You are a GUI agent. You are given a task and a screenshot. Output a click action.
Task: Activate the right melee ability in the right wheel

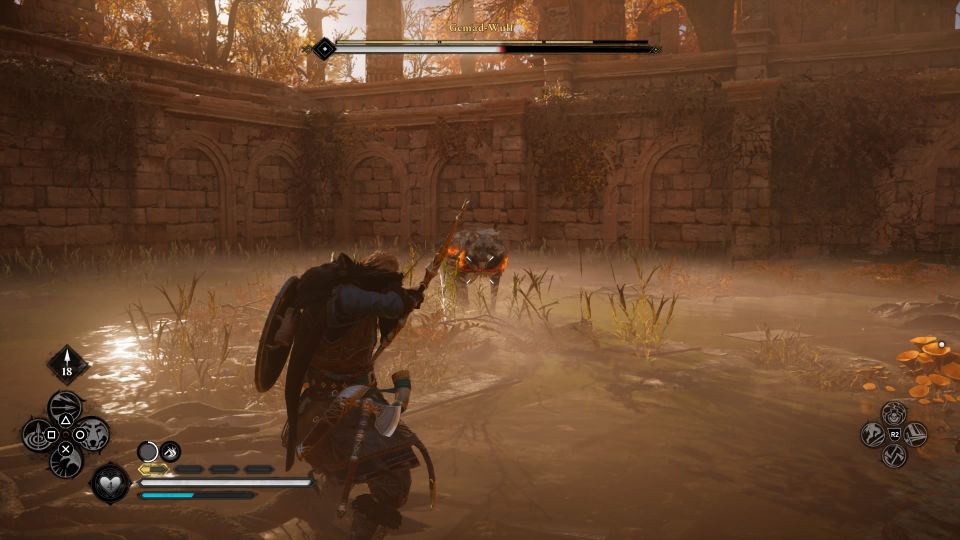coord(915,434)
